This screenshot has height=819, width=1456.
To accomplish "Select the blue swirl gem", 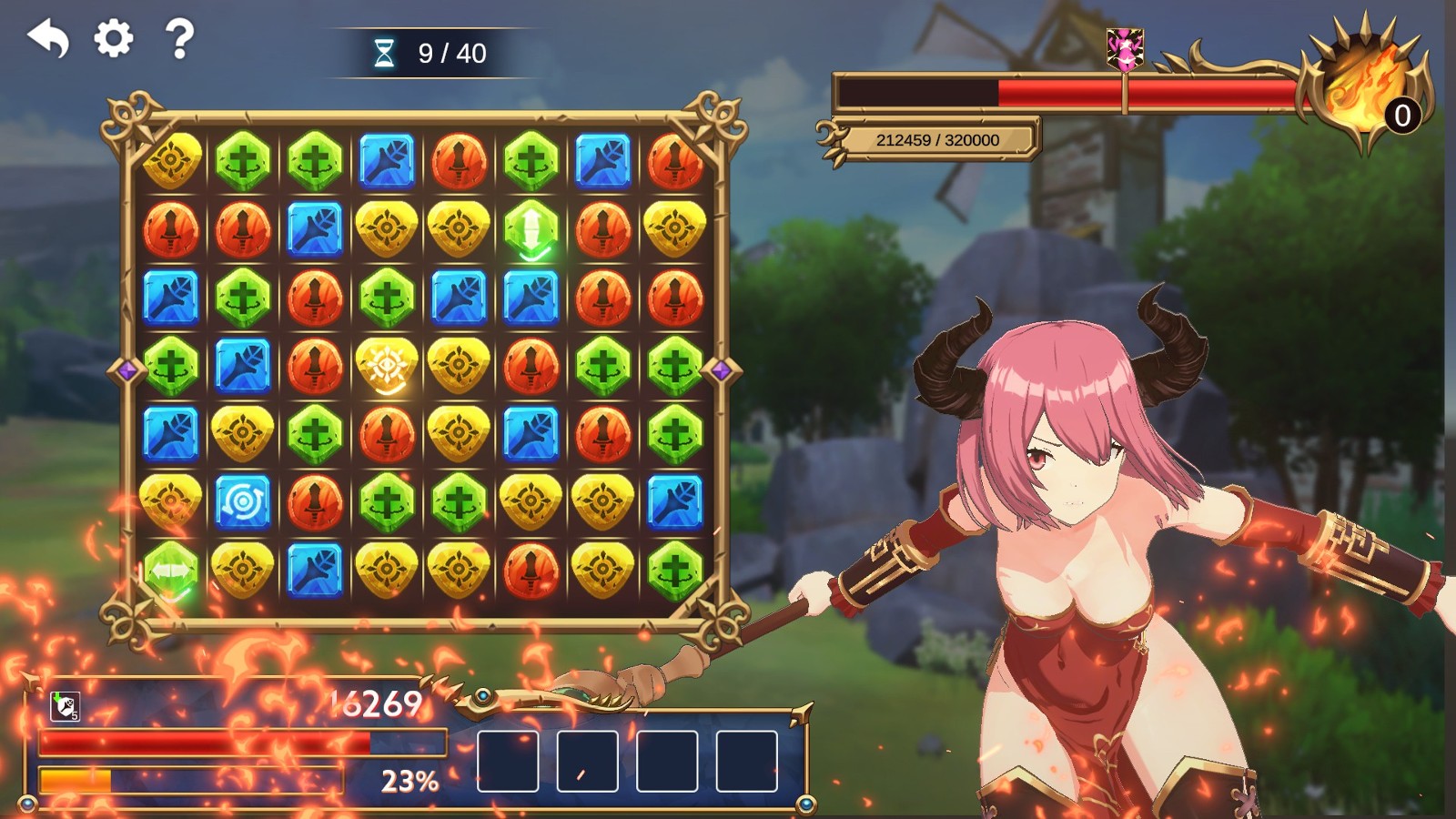I will tap(243, 501).
